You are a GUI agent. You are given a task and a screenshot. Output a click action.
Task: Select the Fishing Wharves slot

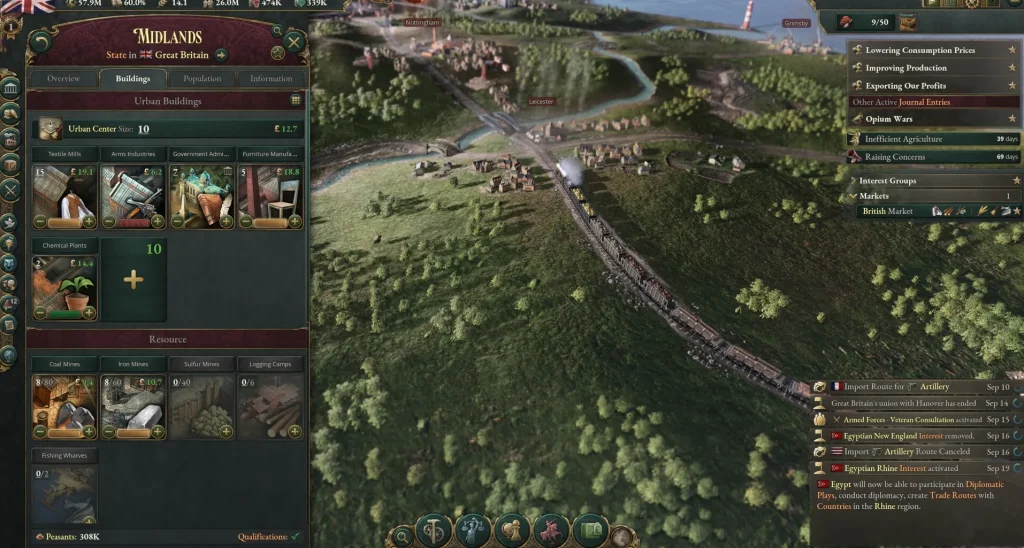[65, 490]
